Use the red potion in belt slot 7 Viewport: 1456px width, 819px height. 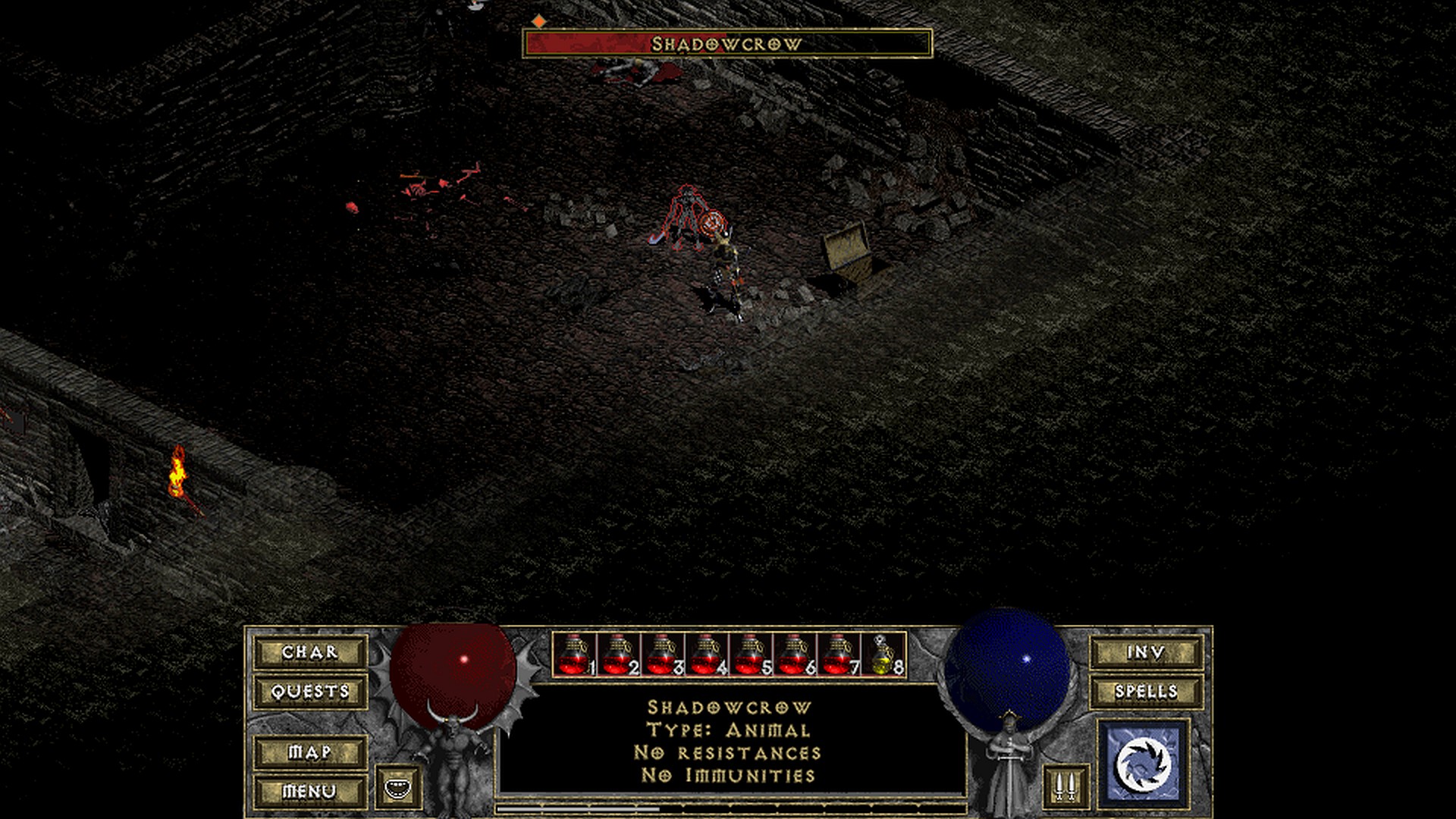point(838,655)
